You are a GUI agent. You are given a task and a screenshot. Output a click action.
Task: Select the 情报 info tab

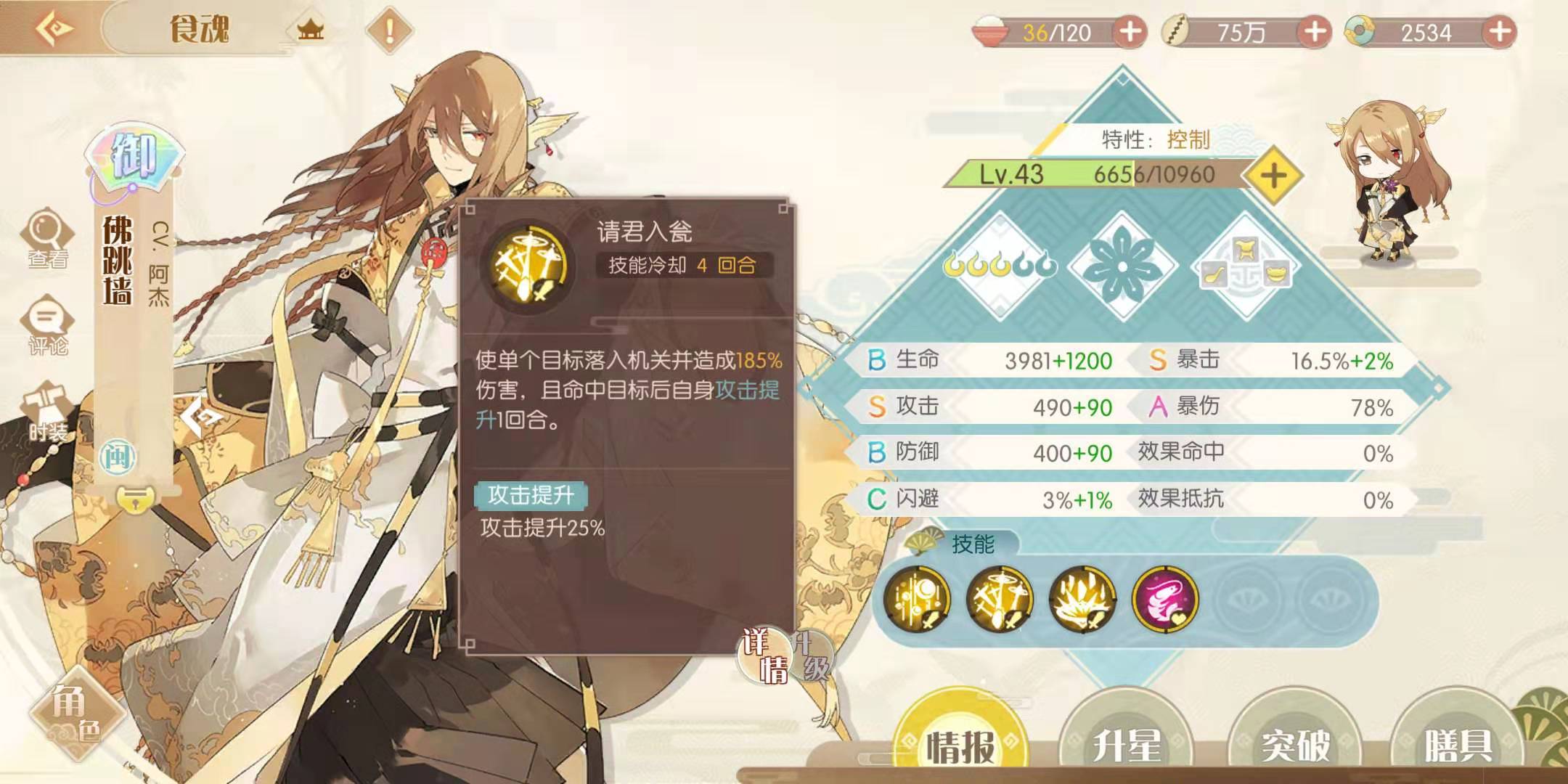pos(960,743)
